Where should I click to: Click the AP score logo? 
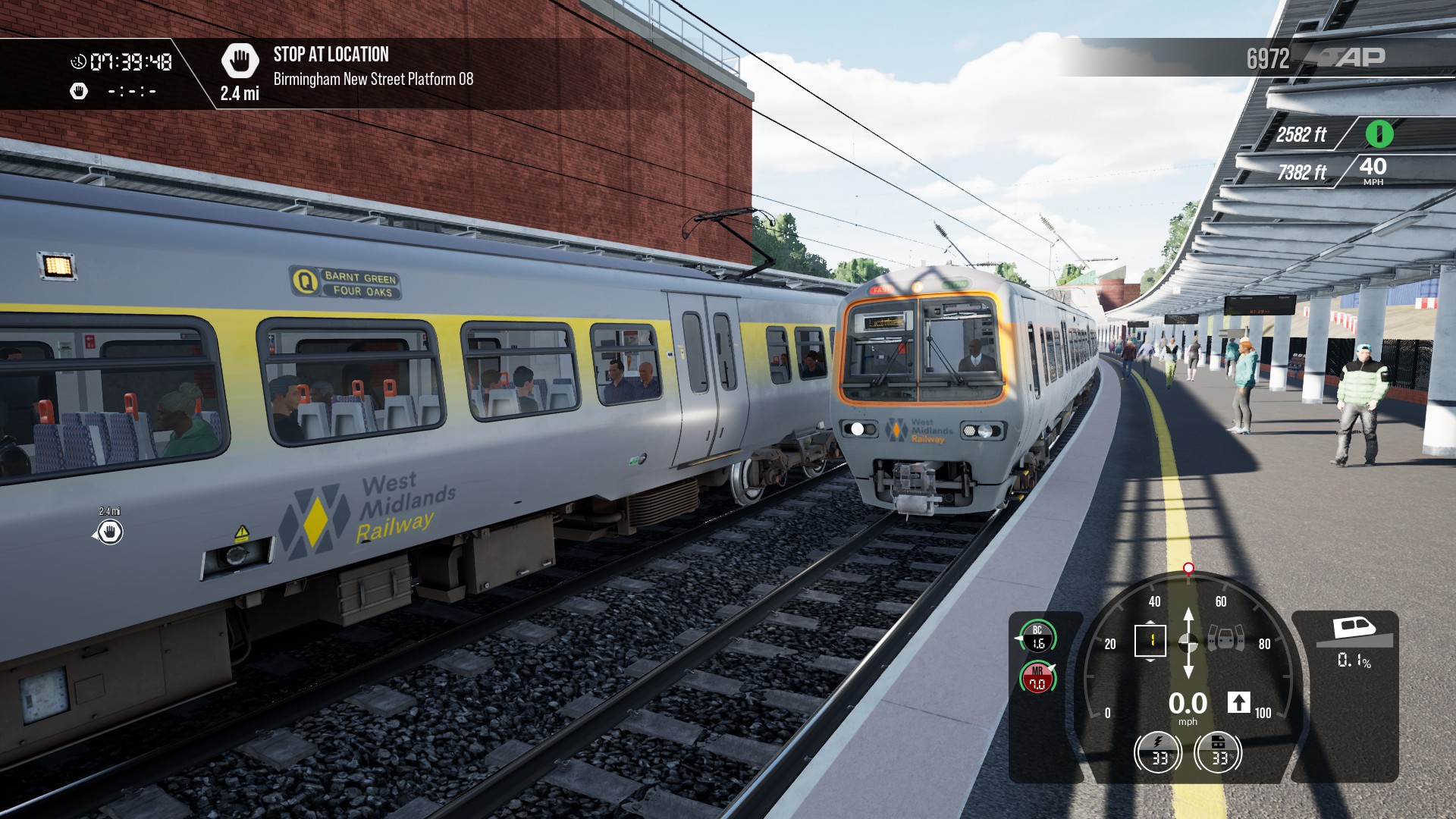point(1353,58)
